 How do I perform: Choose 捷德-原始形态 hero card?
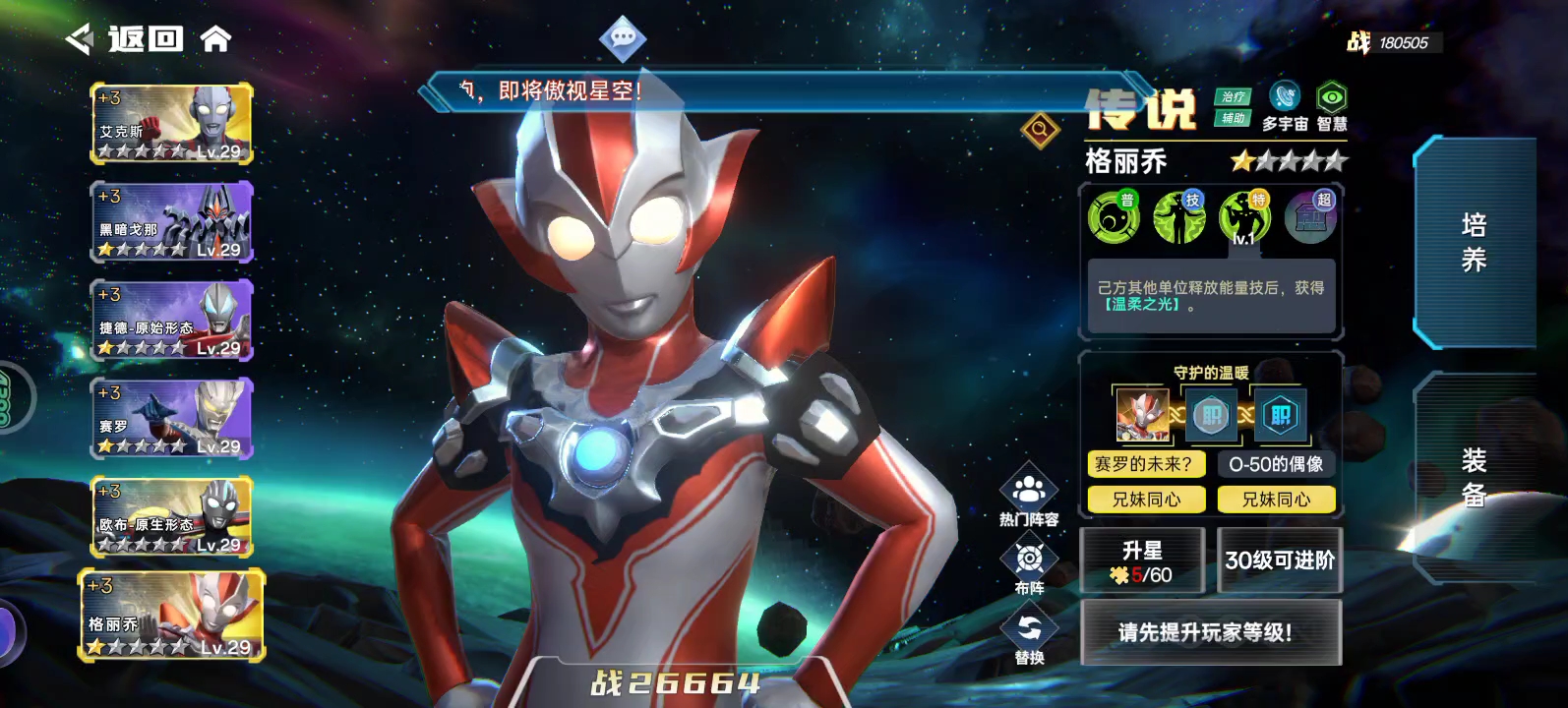pyautogui.click(x=172, y=321)
